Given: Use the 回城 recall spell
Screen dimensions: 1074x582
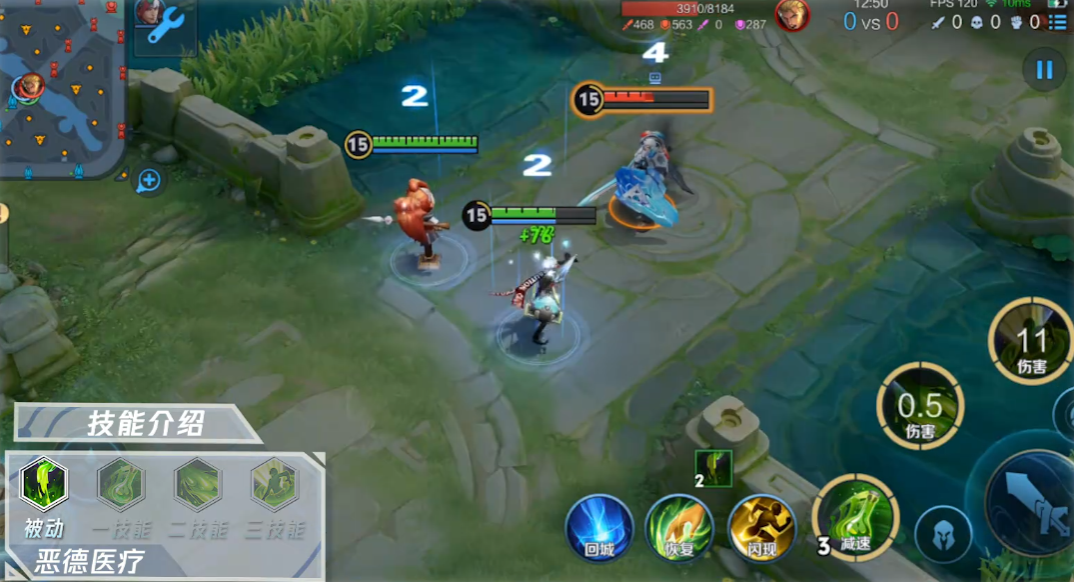Looking at the screenshot, I should point(600,526).
